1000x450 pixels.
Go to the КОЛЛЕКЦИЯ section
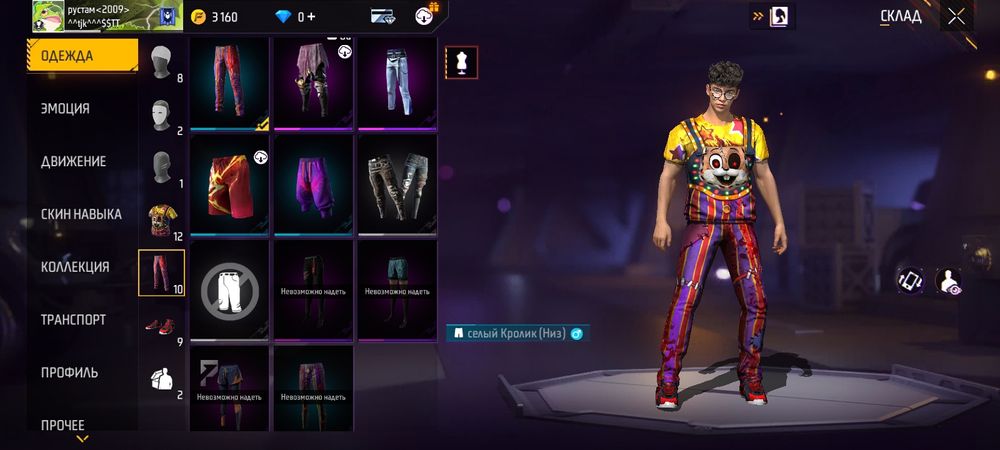(75, 267)
